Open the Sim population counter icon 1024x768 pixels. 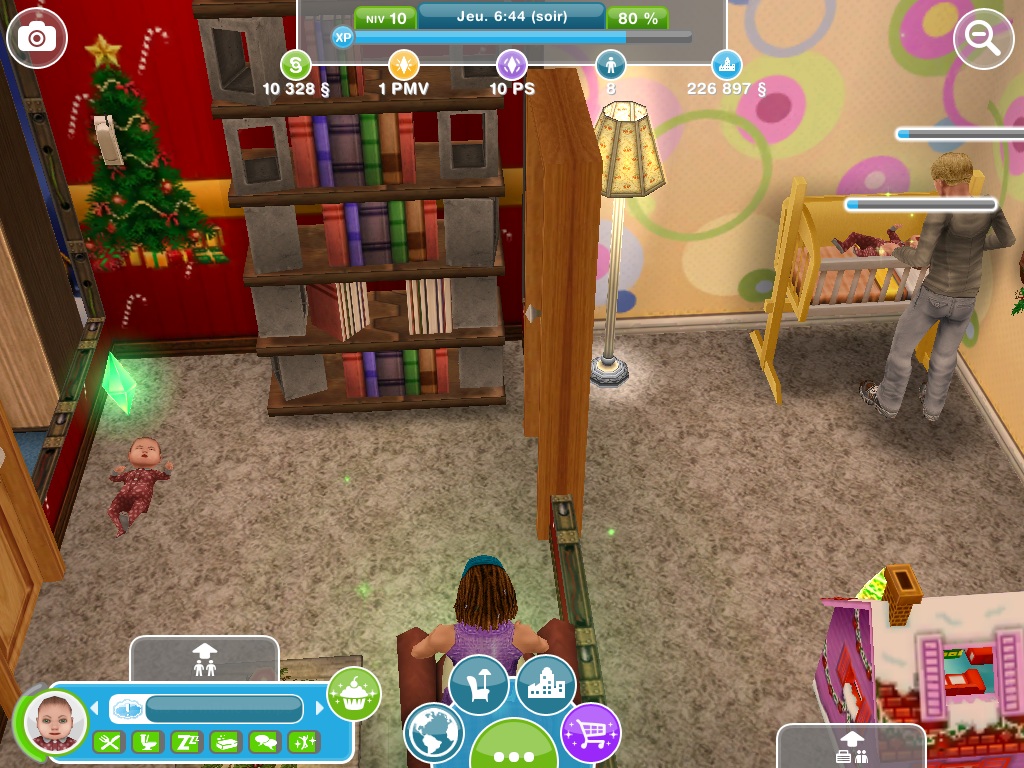610,66
